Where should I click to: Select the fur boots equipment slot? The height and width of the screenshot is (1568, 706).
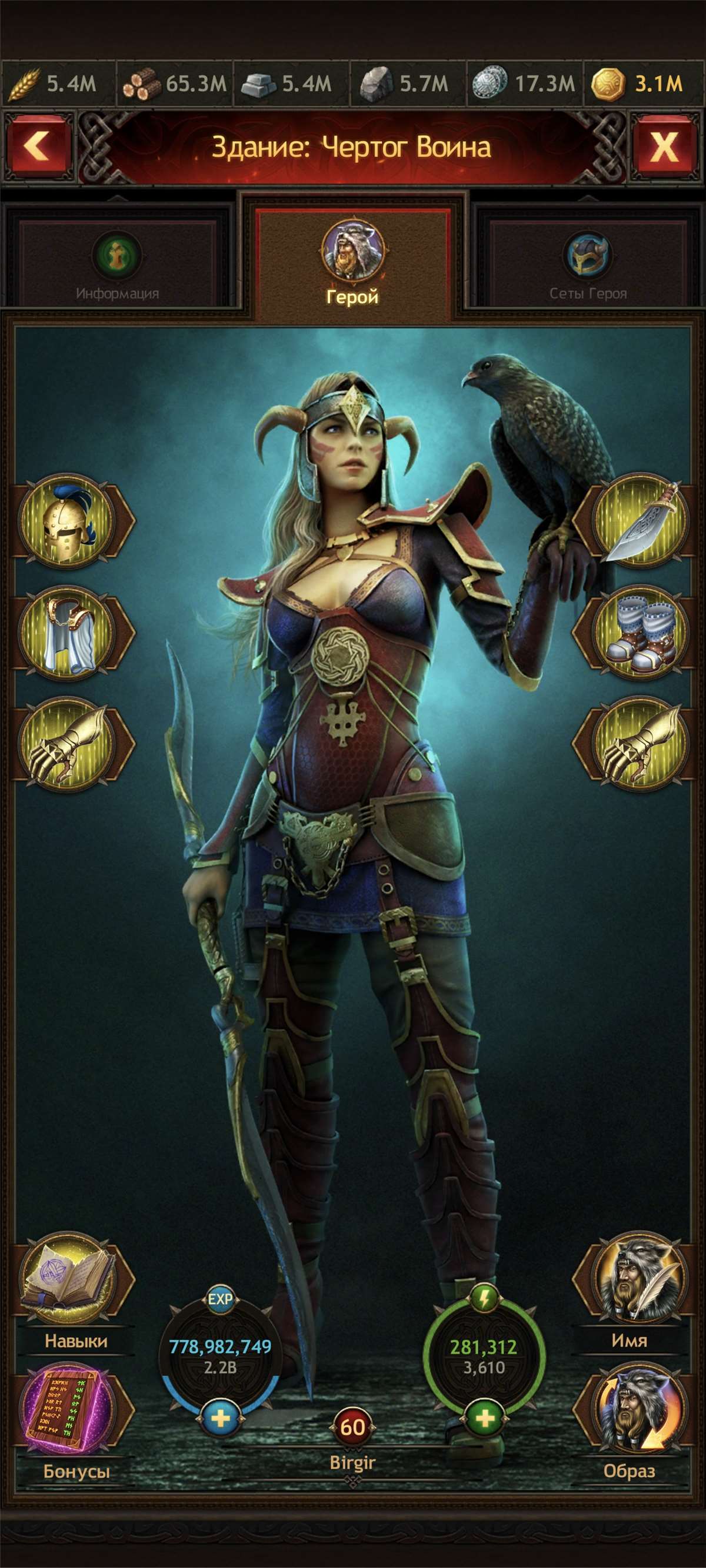pos(640,634)
